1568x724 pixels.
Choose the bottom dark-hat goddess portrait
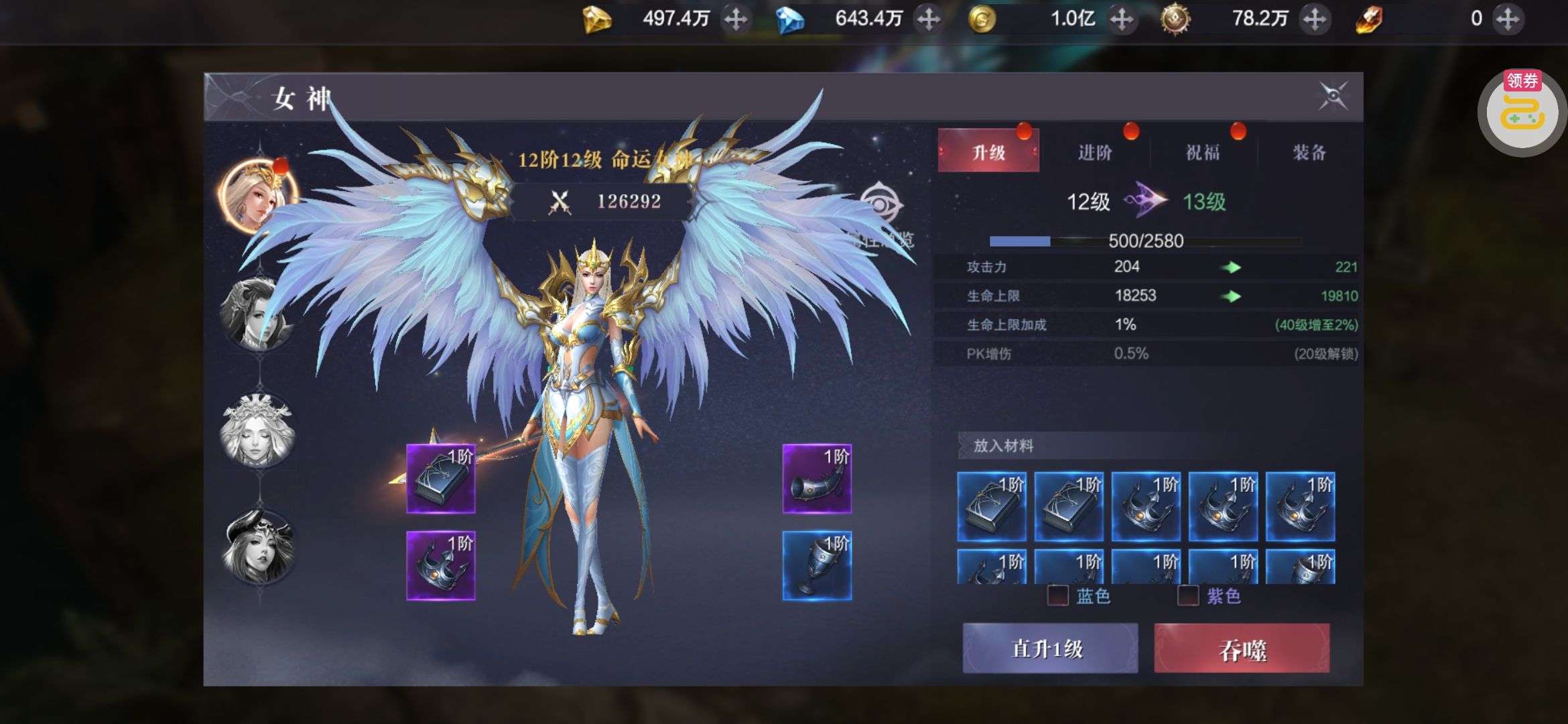[258, 547]
